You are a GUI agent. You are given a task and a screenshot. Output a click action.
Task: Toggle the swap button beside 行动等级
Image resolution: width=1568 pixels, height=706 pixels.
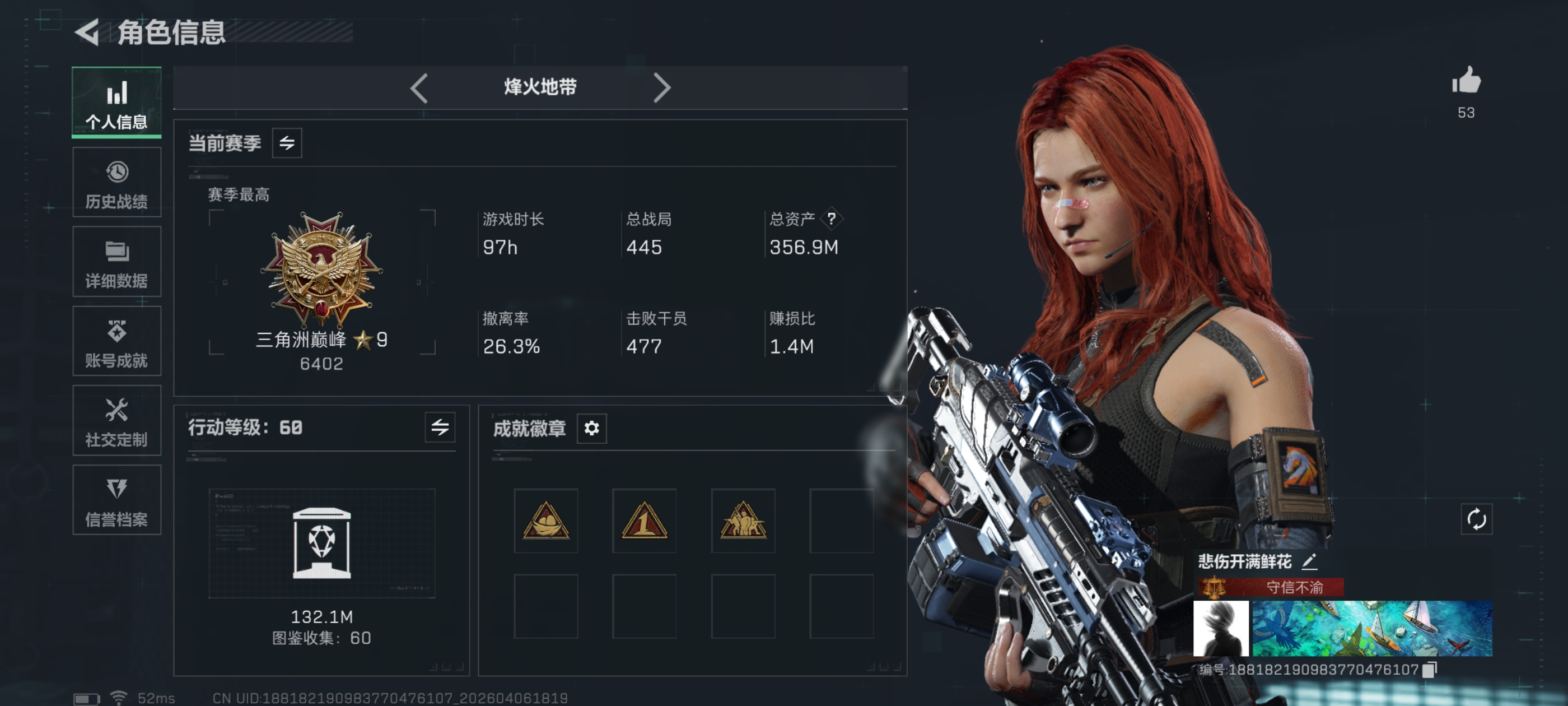click(x=440, y=428)
